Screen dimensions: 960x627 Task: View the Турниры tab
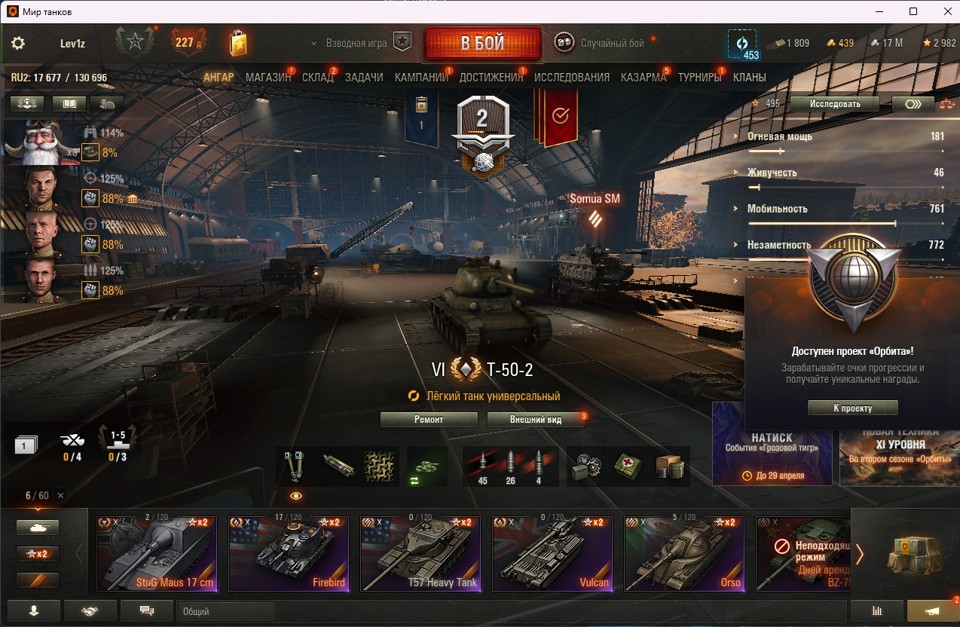700,77
